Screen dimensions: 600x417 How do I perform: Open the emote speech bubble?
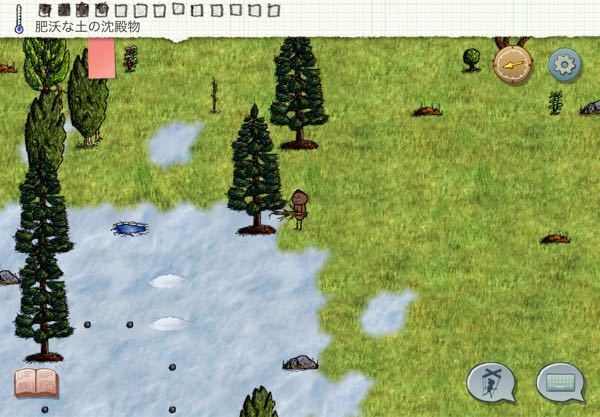click(491, 381)
